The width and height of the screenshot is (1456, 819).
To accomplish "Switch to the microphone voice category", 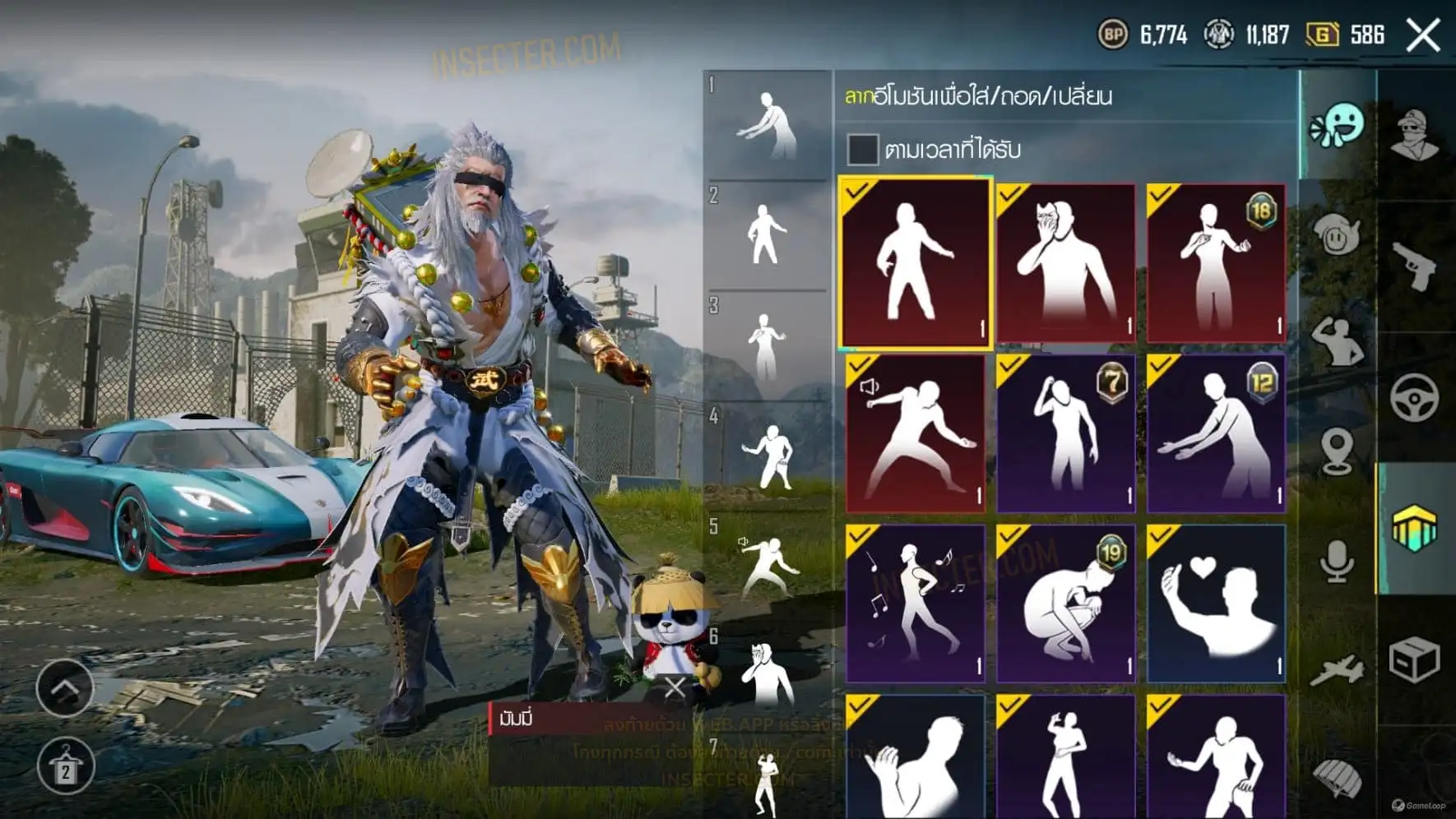I will (1337, 562).
